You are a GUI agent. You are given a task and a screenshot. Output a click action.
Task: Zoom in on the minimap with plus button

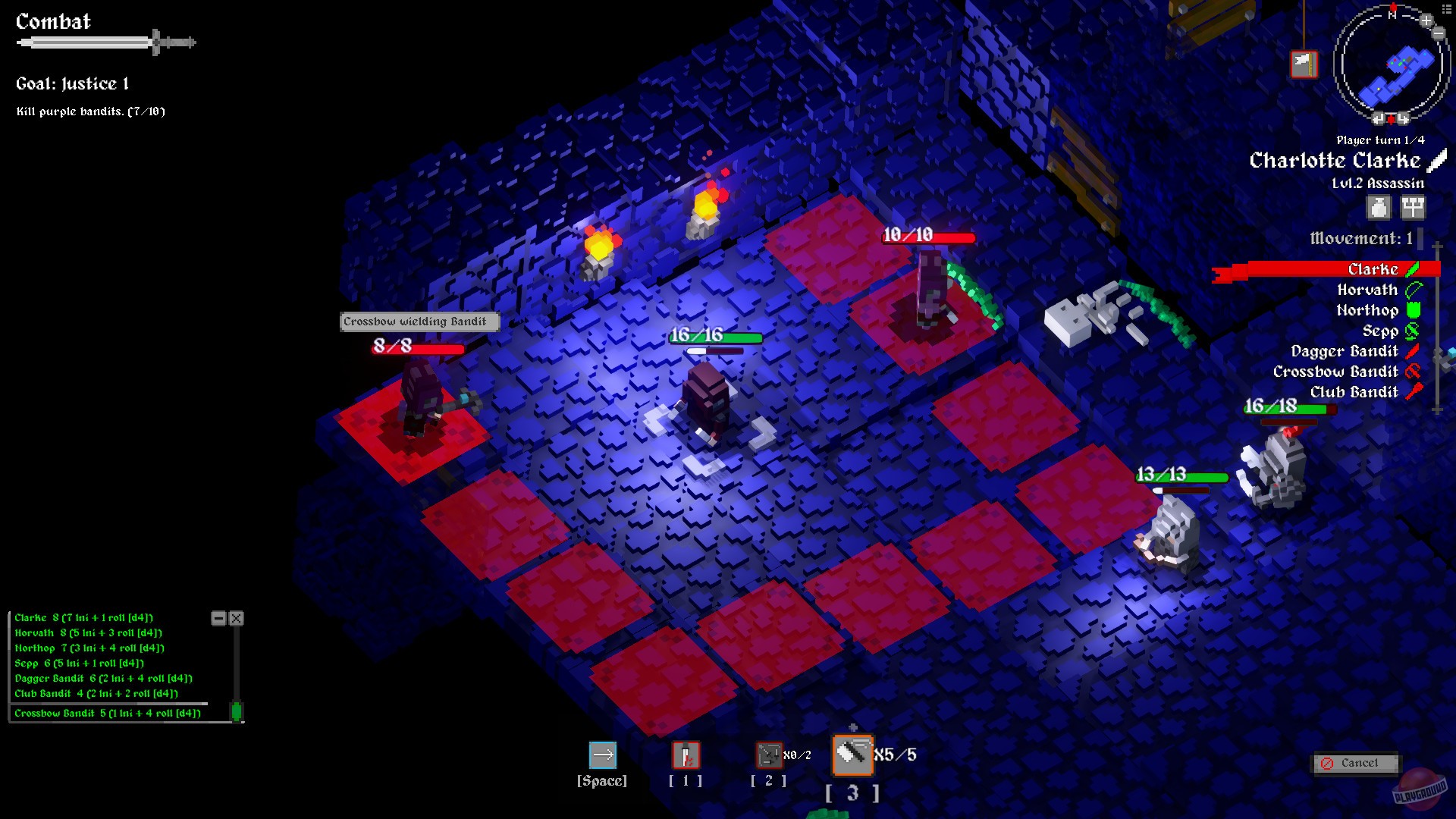click(1427, 20)
